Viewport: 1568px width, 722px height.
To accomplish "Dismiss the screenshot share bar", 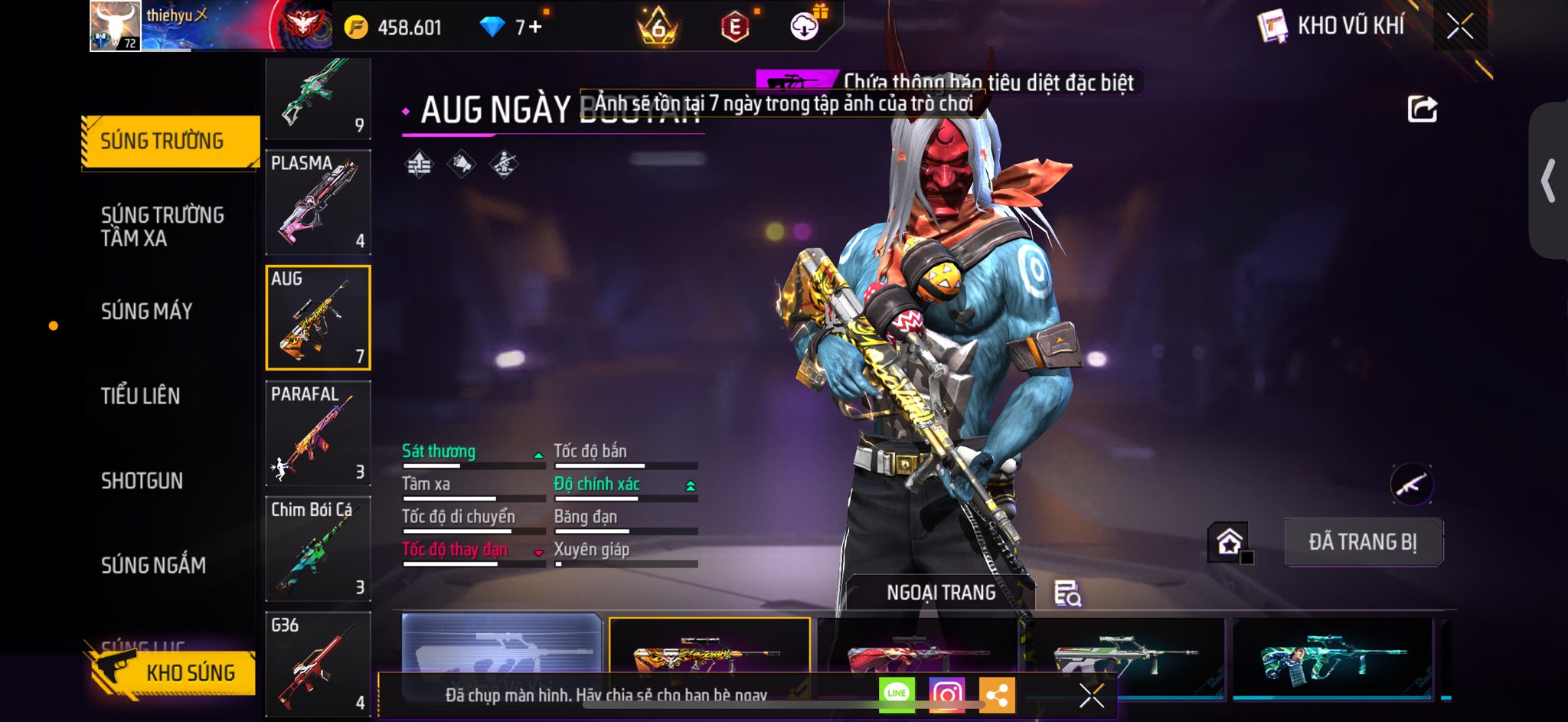I will click(1091, 695).
